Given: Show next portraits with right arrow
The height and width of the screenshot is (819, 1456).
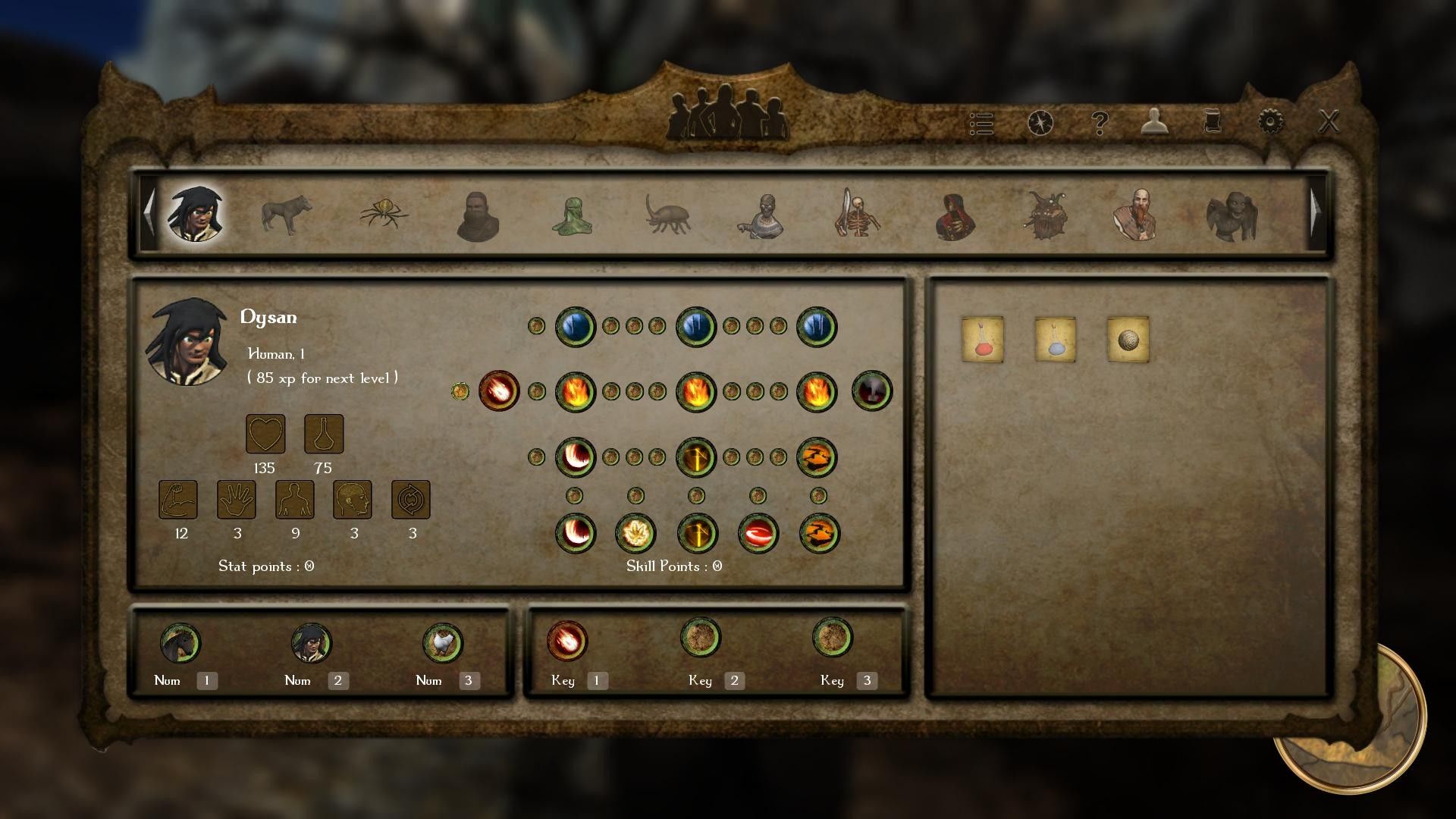Looking at the screenshot, I should click(1316, 212).
